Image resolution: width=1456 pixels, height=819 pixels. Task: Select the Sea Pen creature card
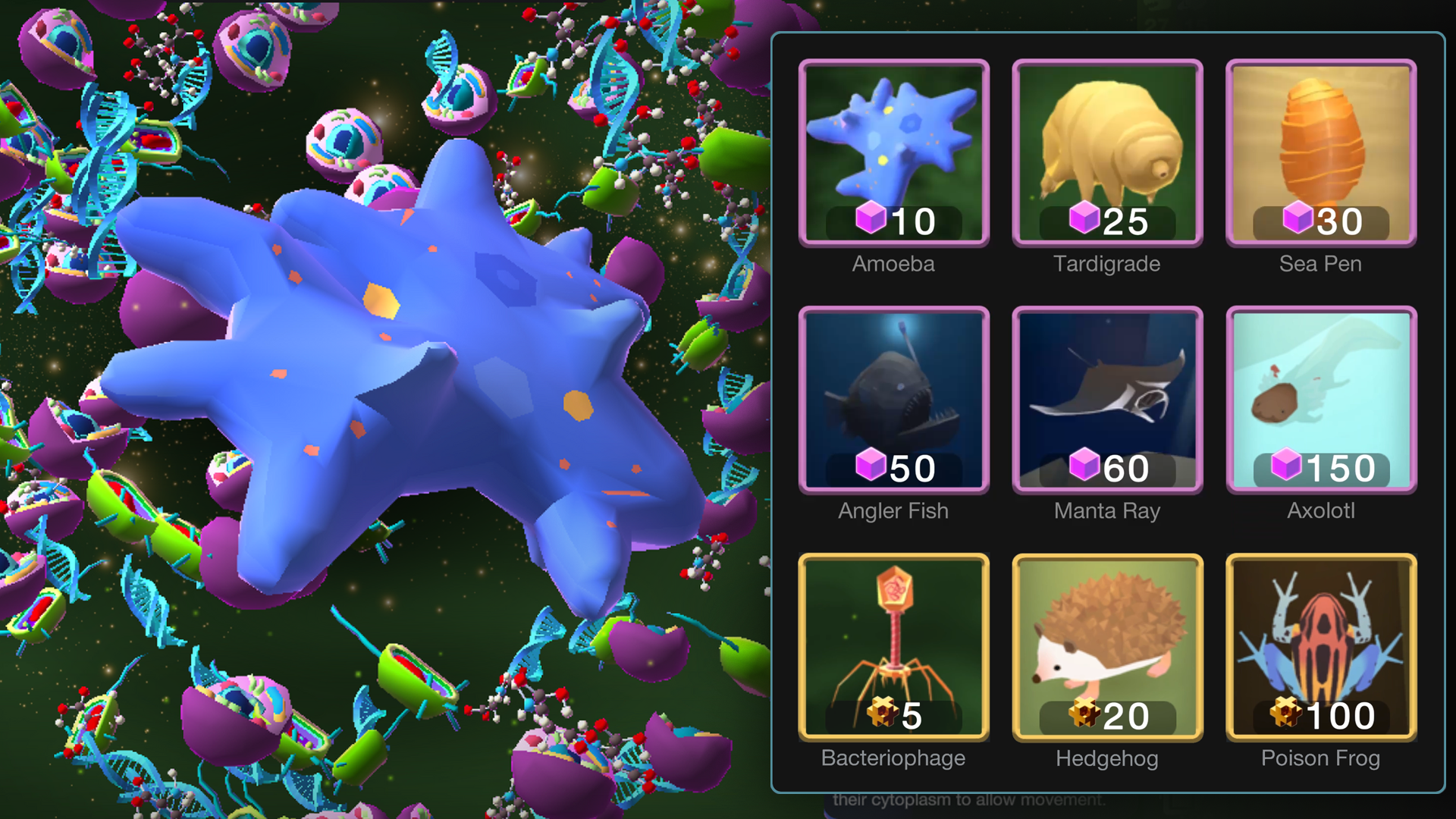[1319, 152]
